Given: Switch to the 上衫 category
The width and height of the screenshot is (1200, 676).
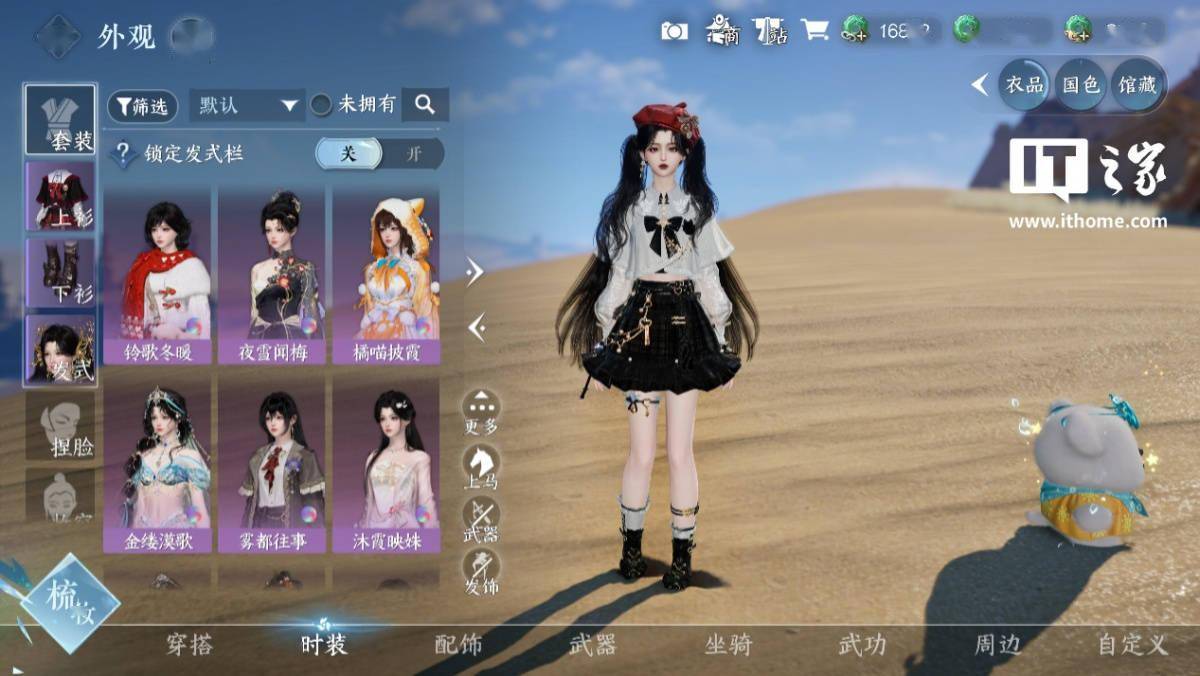Looking at the screenshot, I should point(60,196).
